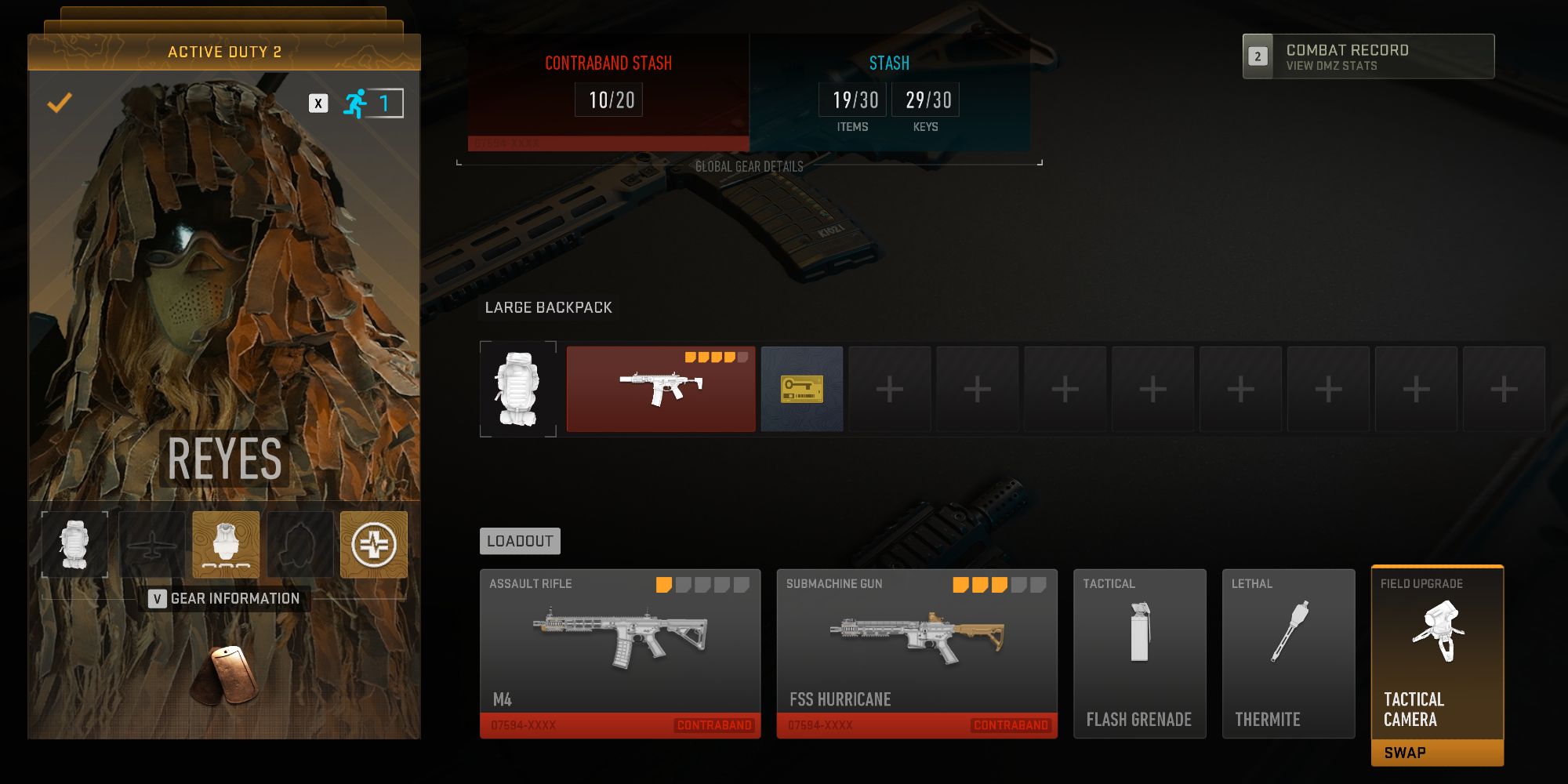
Task: Select the backpack gear slot under Reyes
Action: coord(74,545)
